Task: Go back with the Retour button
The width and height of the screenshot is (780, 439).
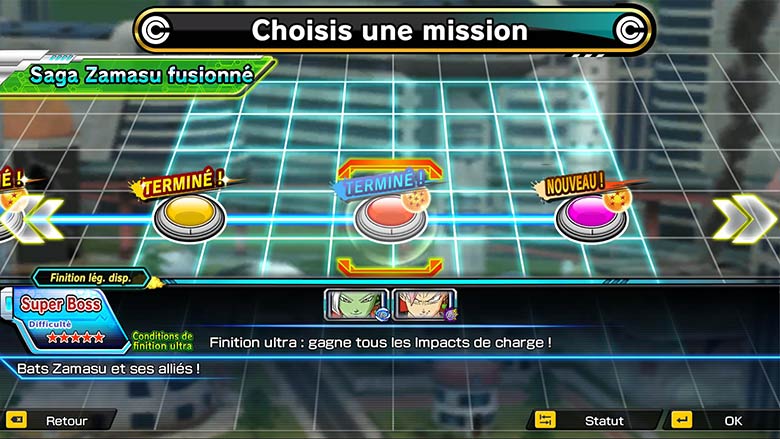Action: click(x=60, y=421)
